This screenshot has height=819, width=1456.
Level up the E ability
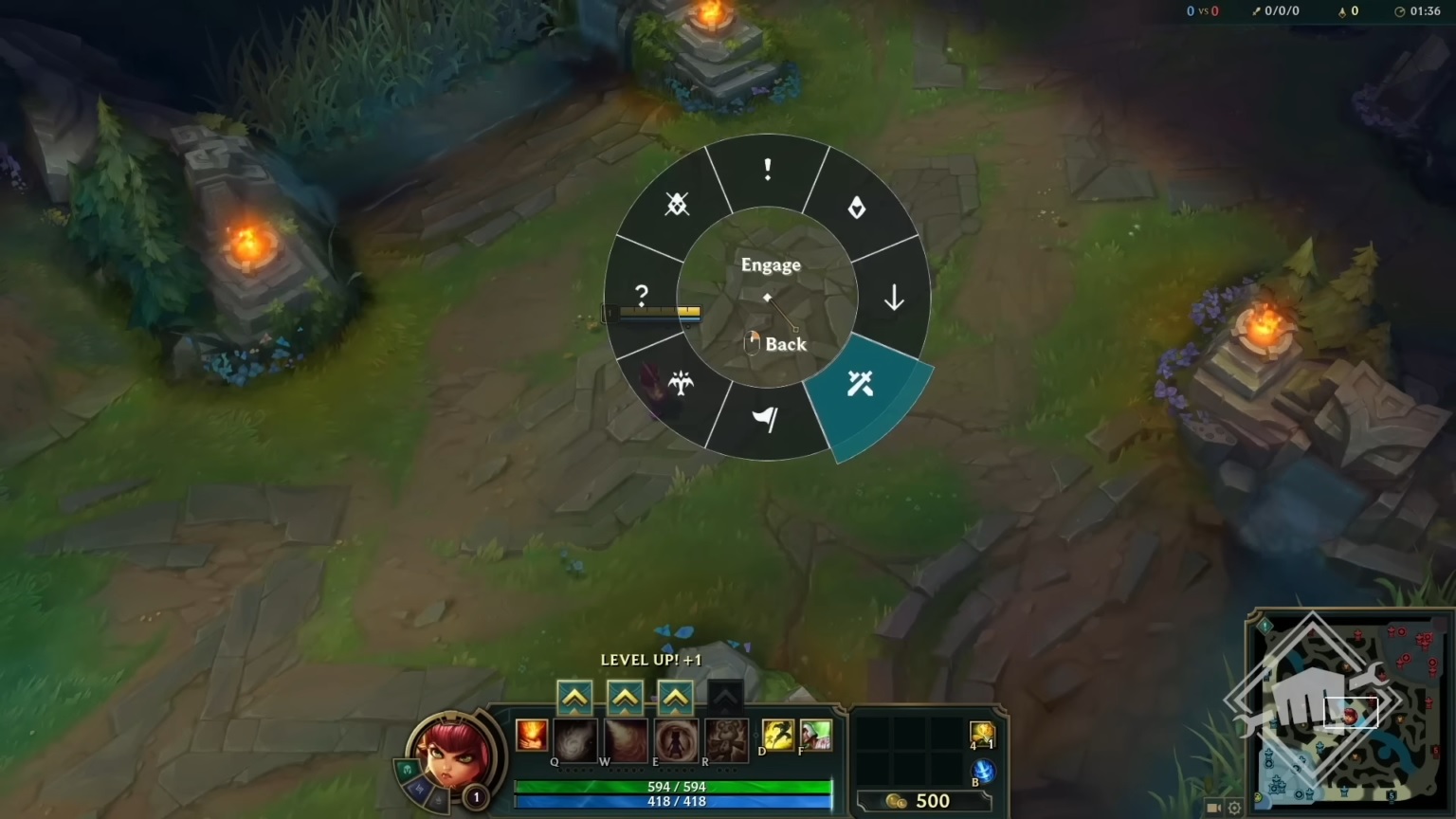click(675, 698)
